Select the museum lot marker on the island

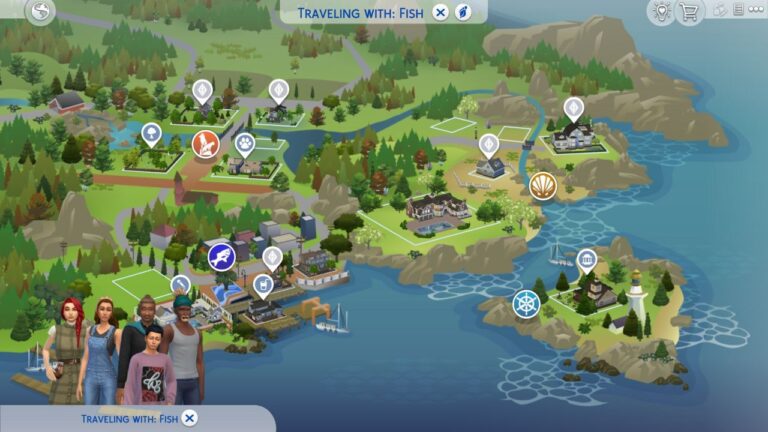[x=587, y=260]
